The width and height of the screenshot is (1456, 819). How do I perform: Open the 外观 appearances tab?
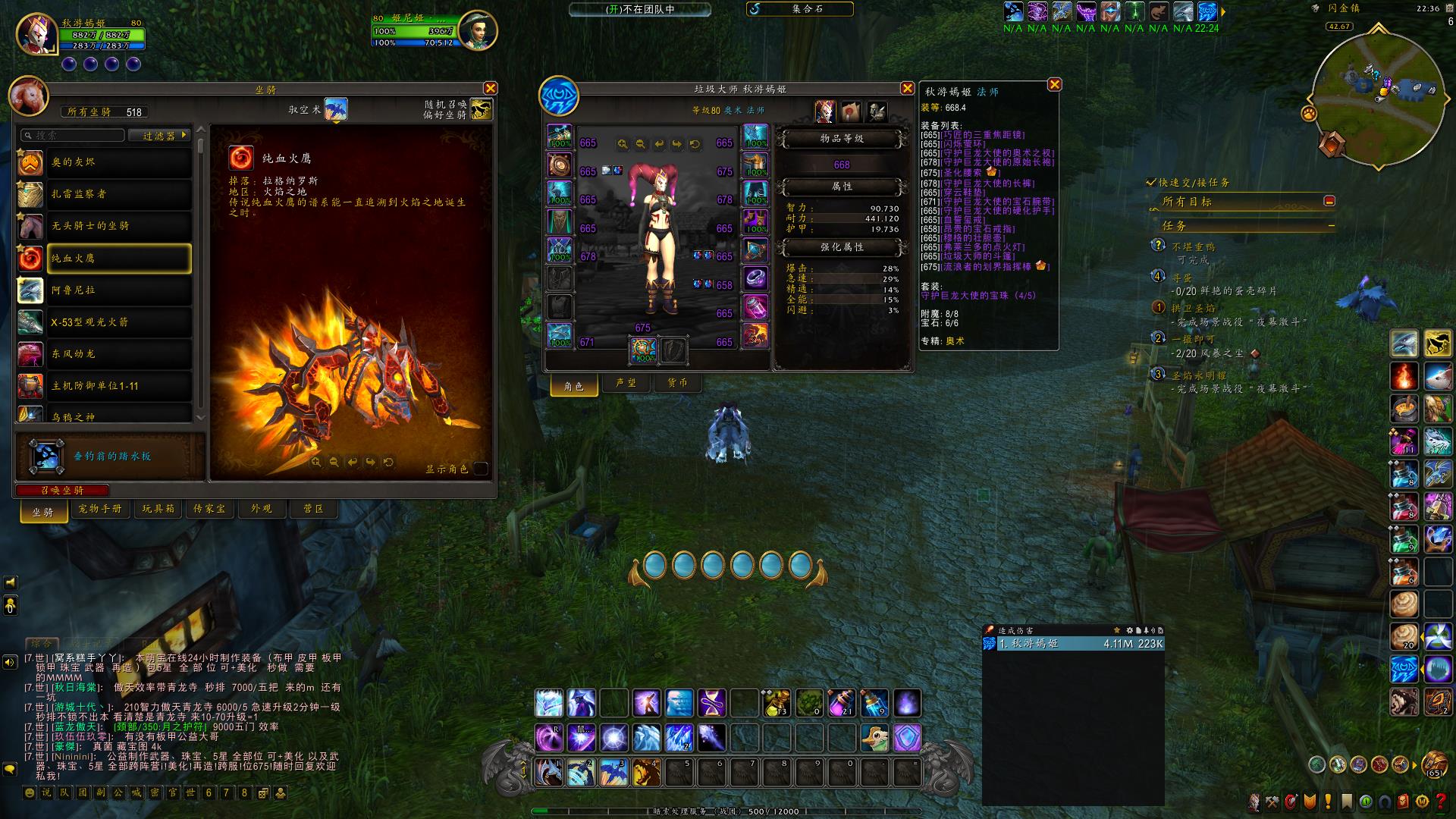pos(262,509)
